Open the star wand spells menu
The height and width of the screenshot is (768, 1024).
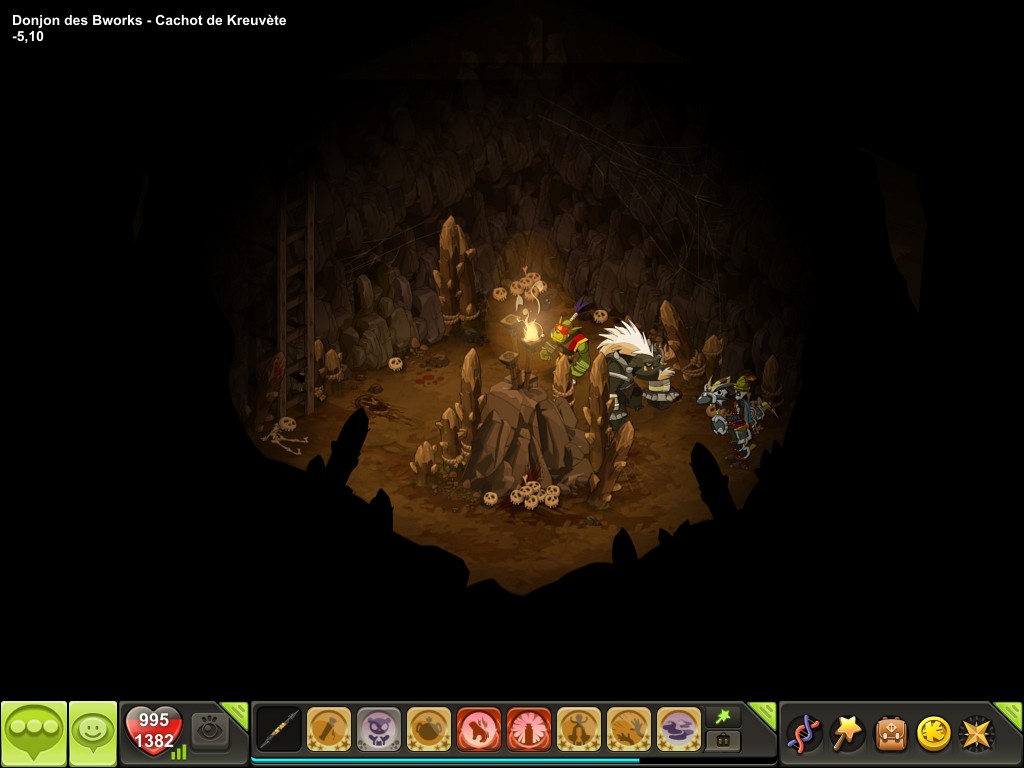(847, 733)
